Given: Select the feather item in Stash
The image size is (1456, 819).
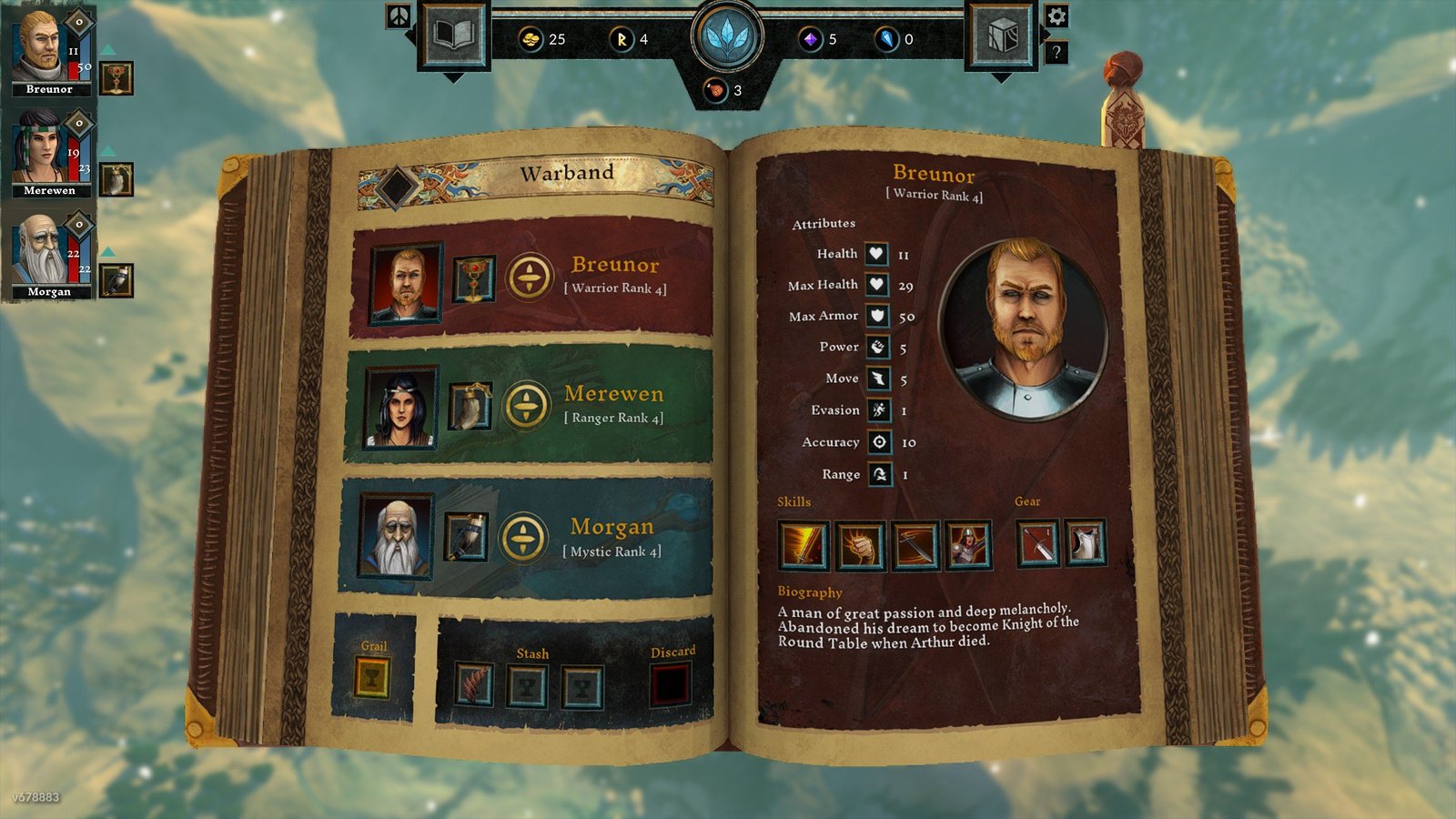Looking at the screenshot, I should click(473, 684).
